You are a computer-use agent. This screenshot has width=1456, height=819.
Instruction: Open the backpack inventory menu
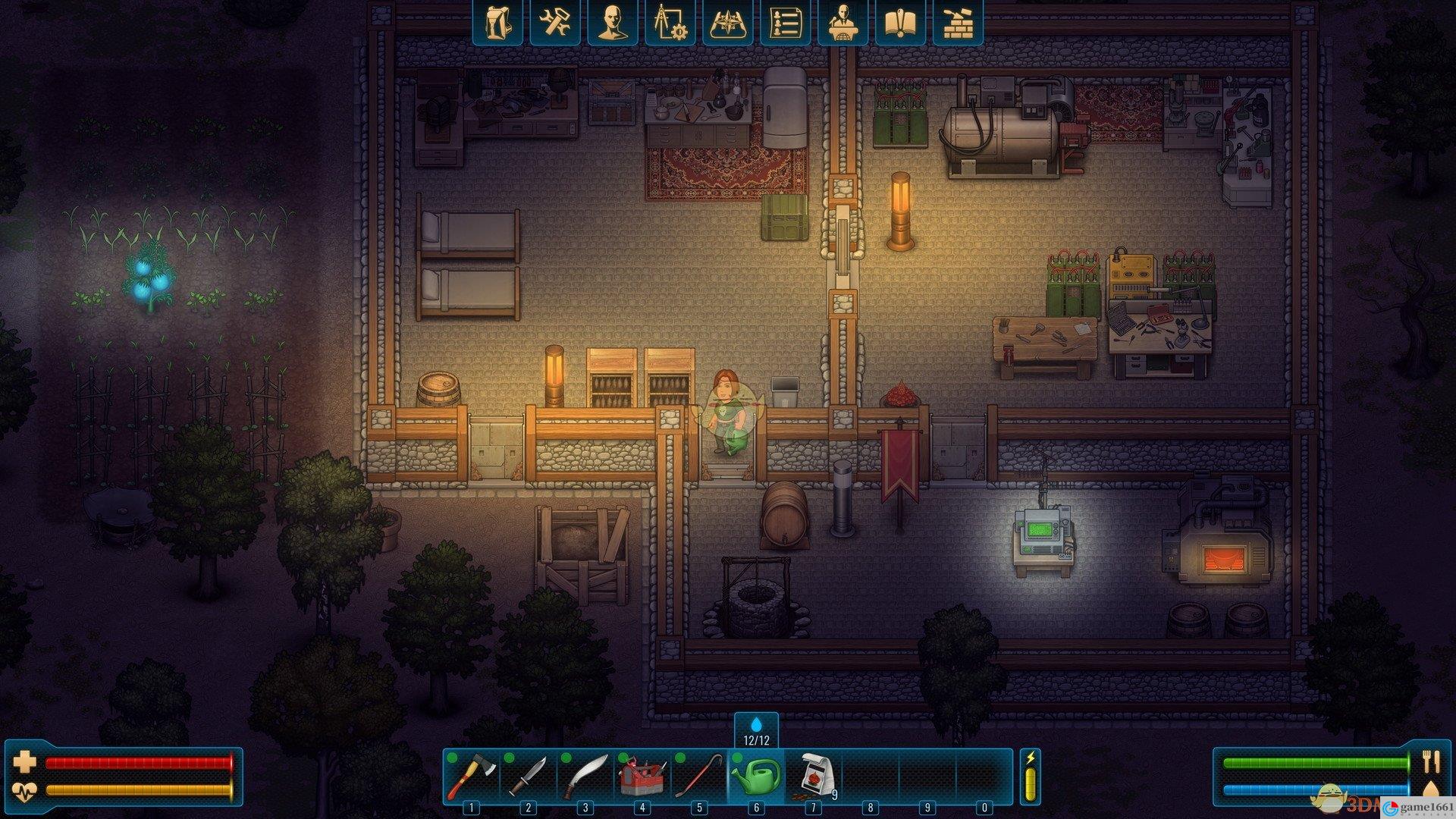click(497, 22)
